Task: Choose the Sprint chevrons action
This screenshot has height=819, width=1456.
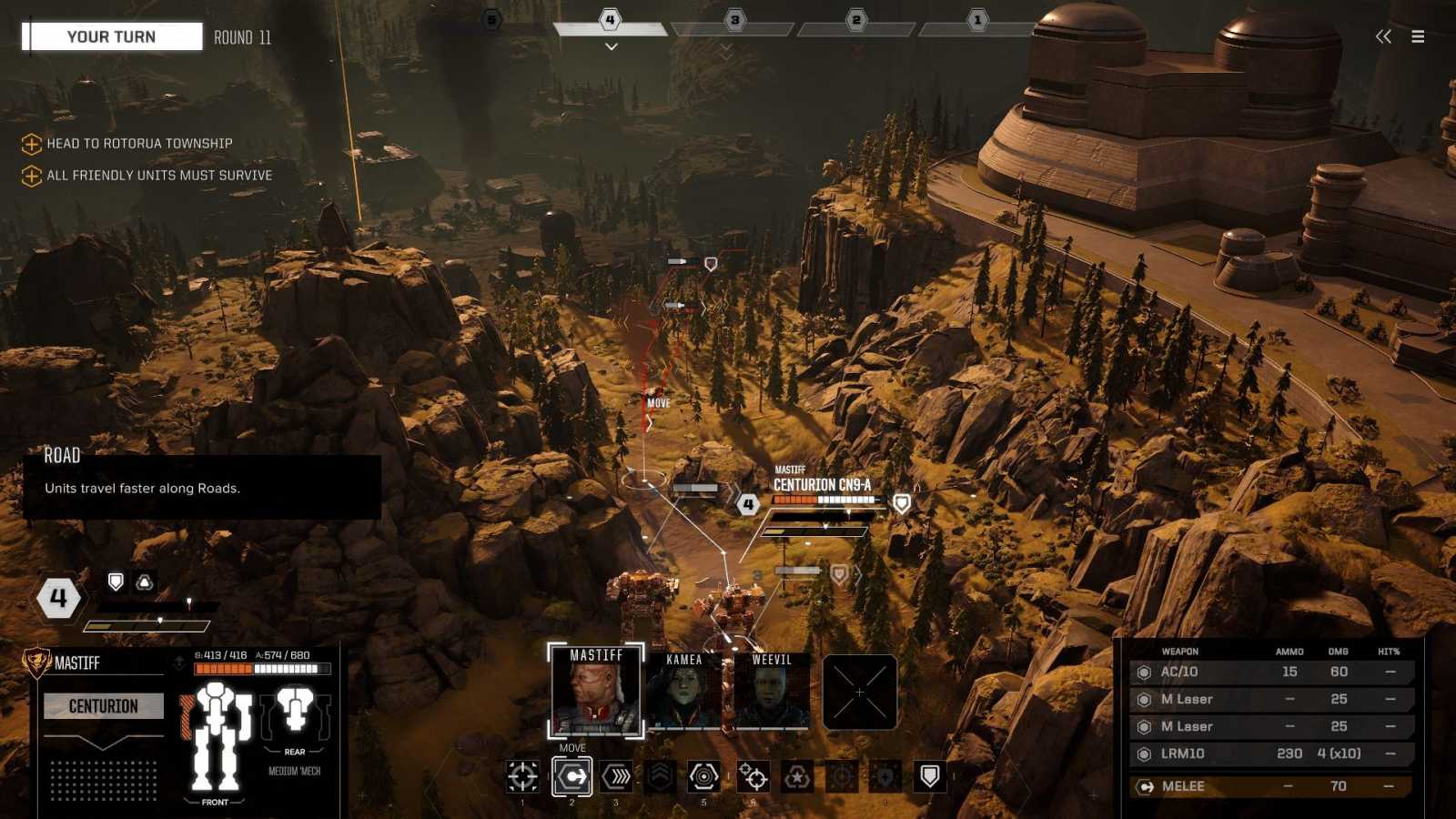Action: click(616, 776)
